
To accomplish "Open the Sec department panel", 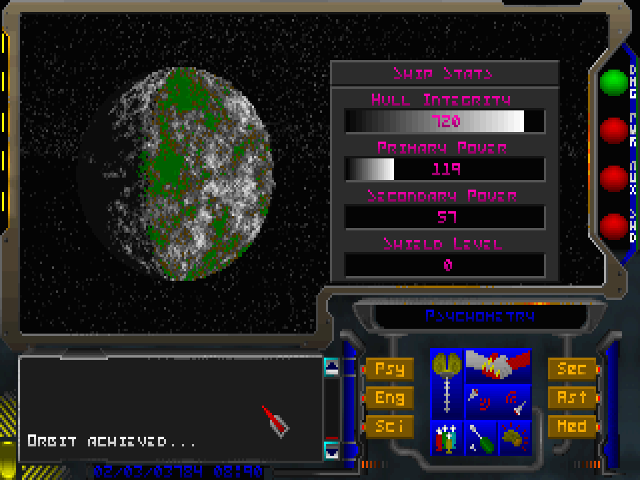I will coord(571,369).
